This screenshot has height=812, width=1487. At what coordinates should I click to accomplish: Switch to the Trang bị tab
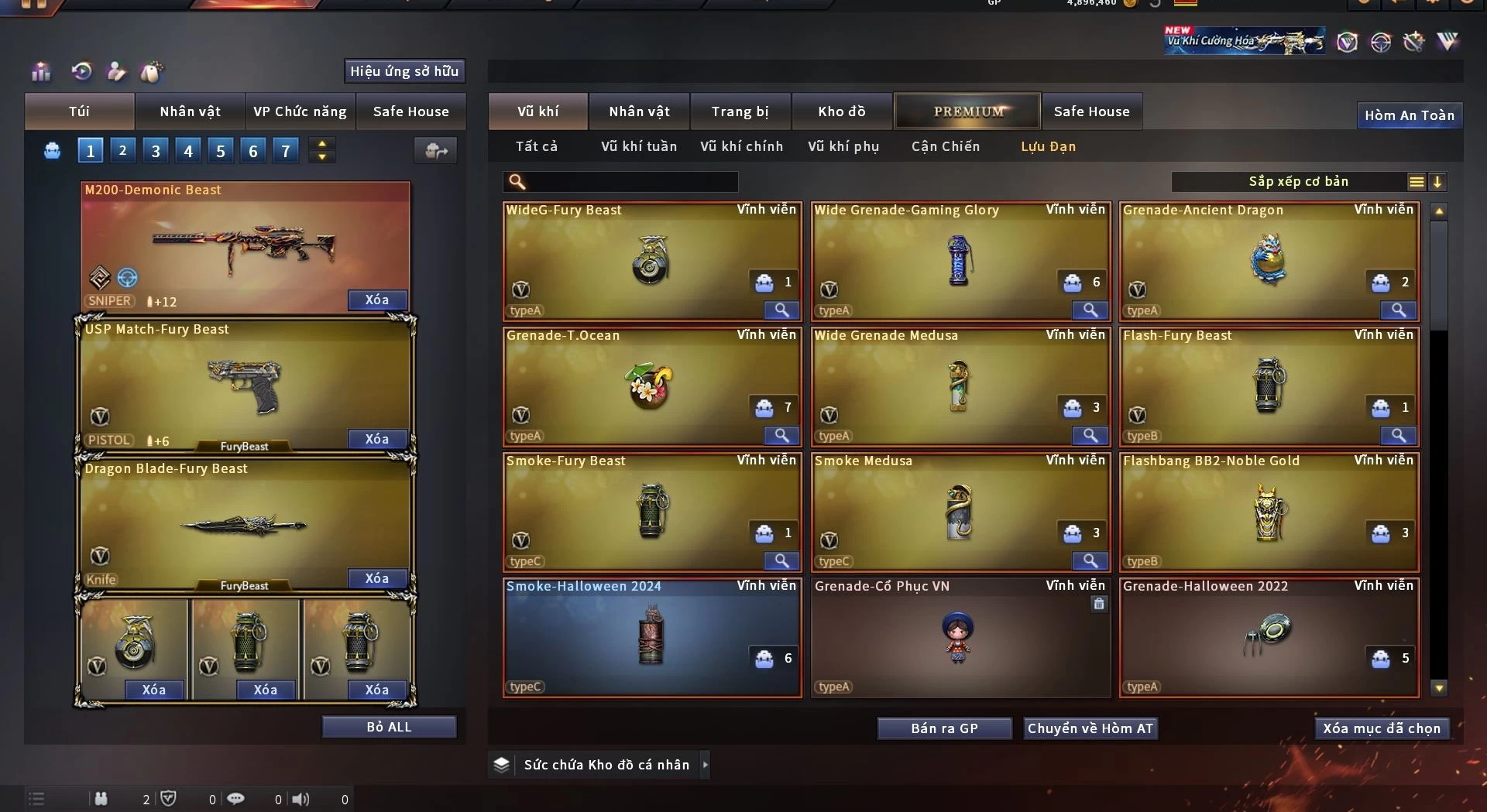740,111
